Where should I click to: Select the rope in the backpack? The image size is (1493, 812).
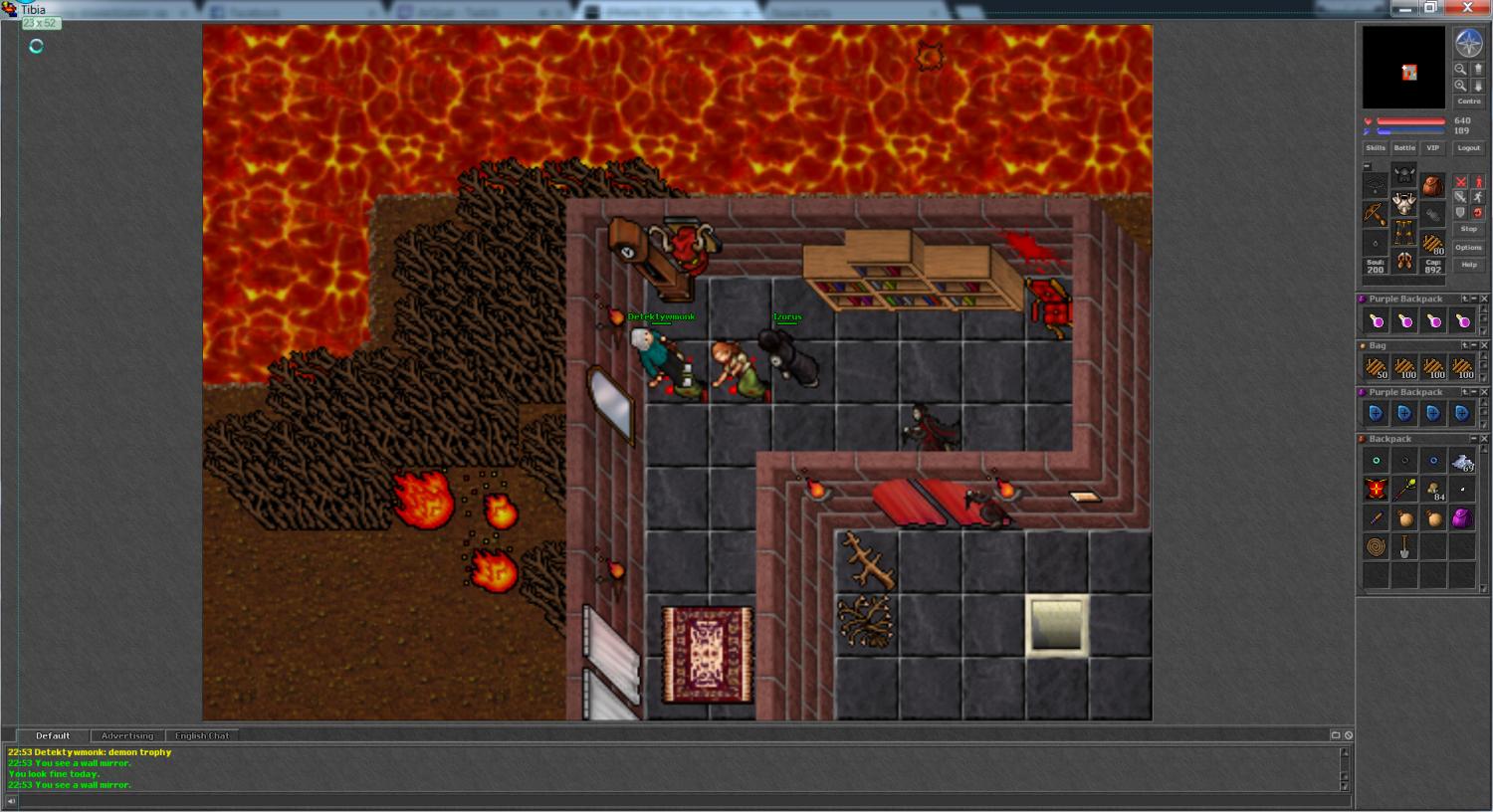coord(1376,546)
